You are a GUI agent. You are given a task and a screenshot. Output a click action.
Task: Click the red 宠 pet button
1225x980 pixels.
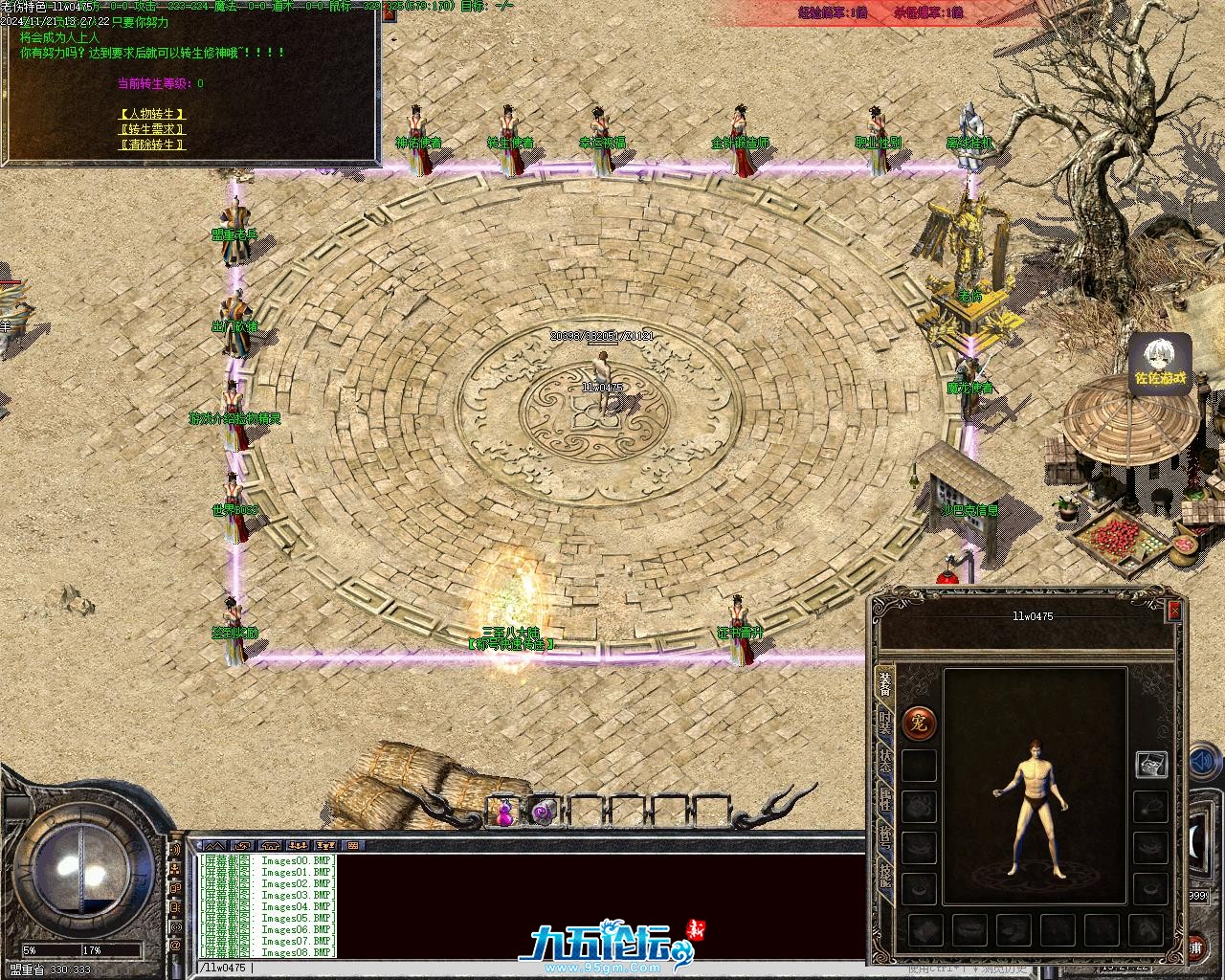(x=919, y=722)
